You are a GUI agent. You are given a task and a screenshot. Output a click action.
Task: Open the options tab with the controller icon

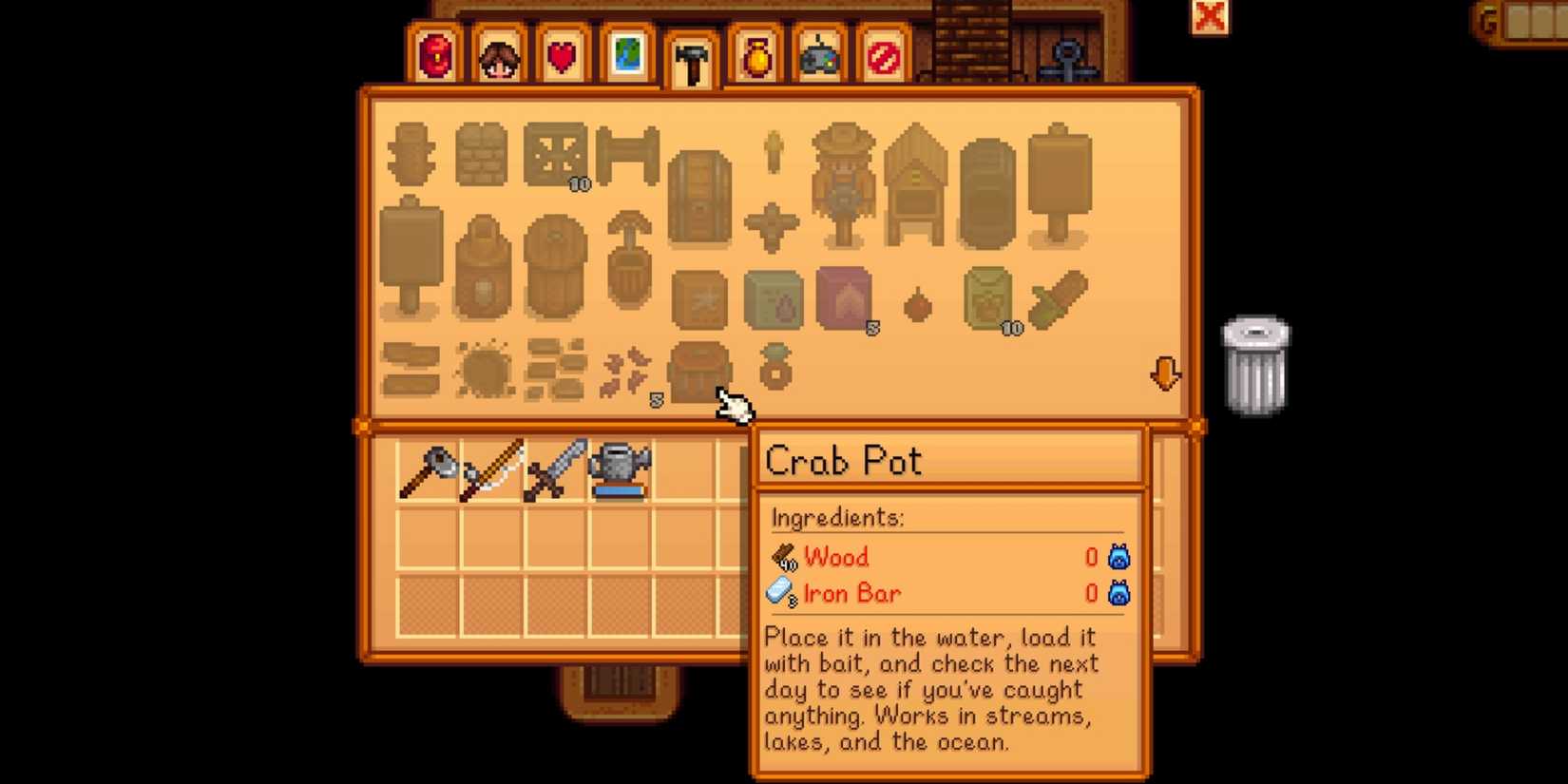coord(817,57)
